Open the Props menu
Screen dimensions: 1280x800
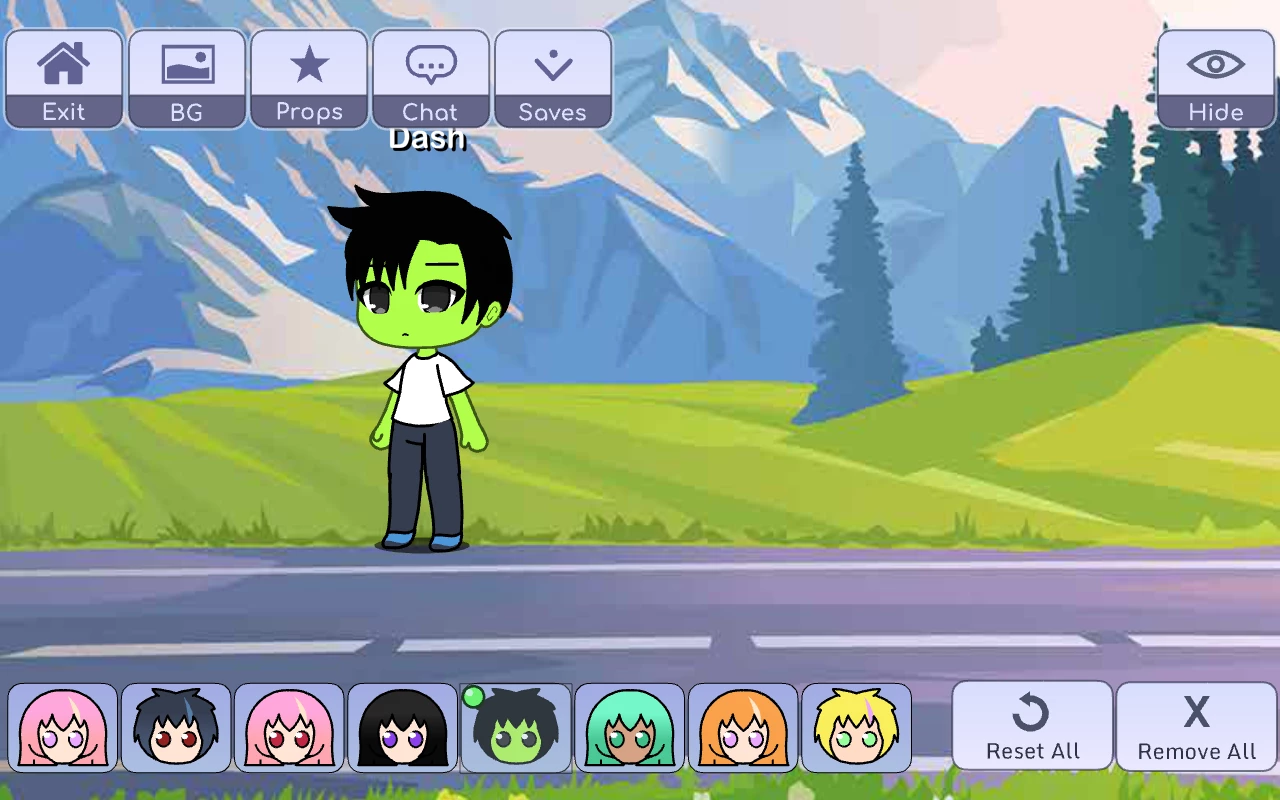click(309, 79)
